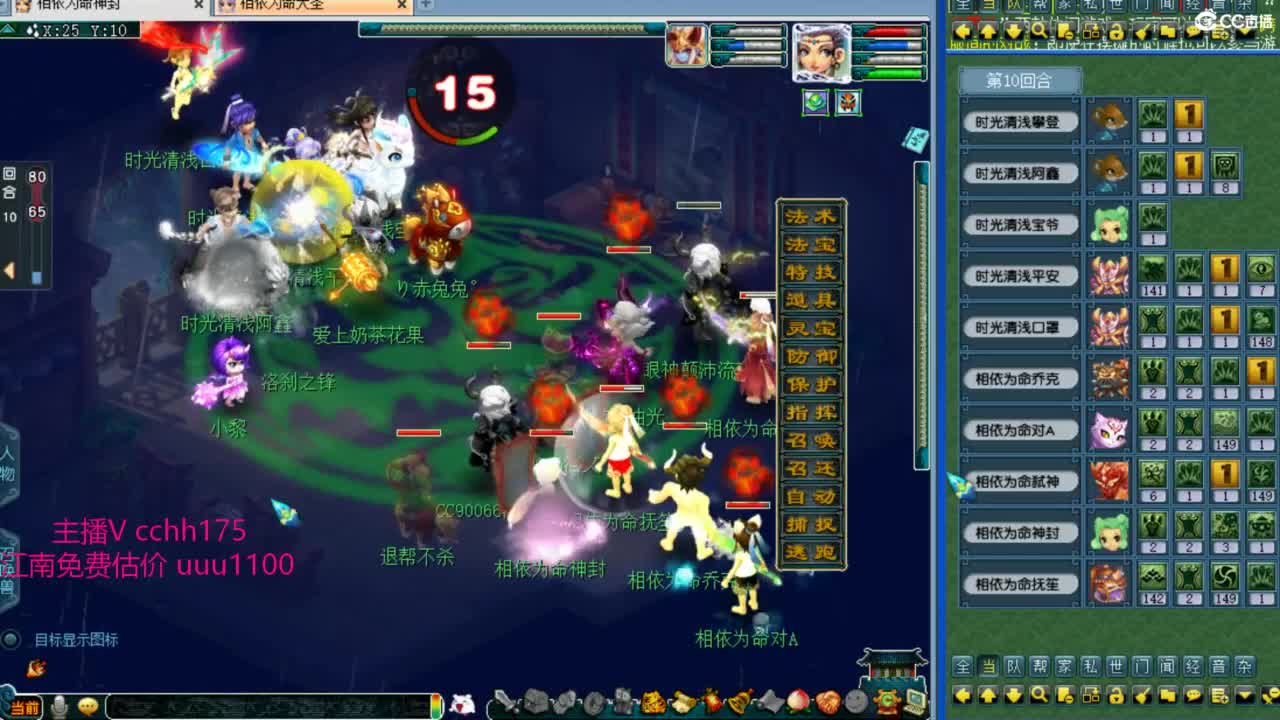Select the 世 world chat channel tab
This screenshot has height=720, width=1280.
1115,666
